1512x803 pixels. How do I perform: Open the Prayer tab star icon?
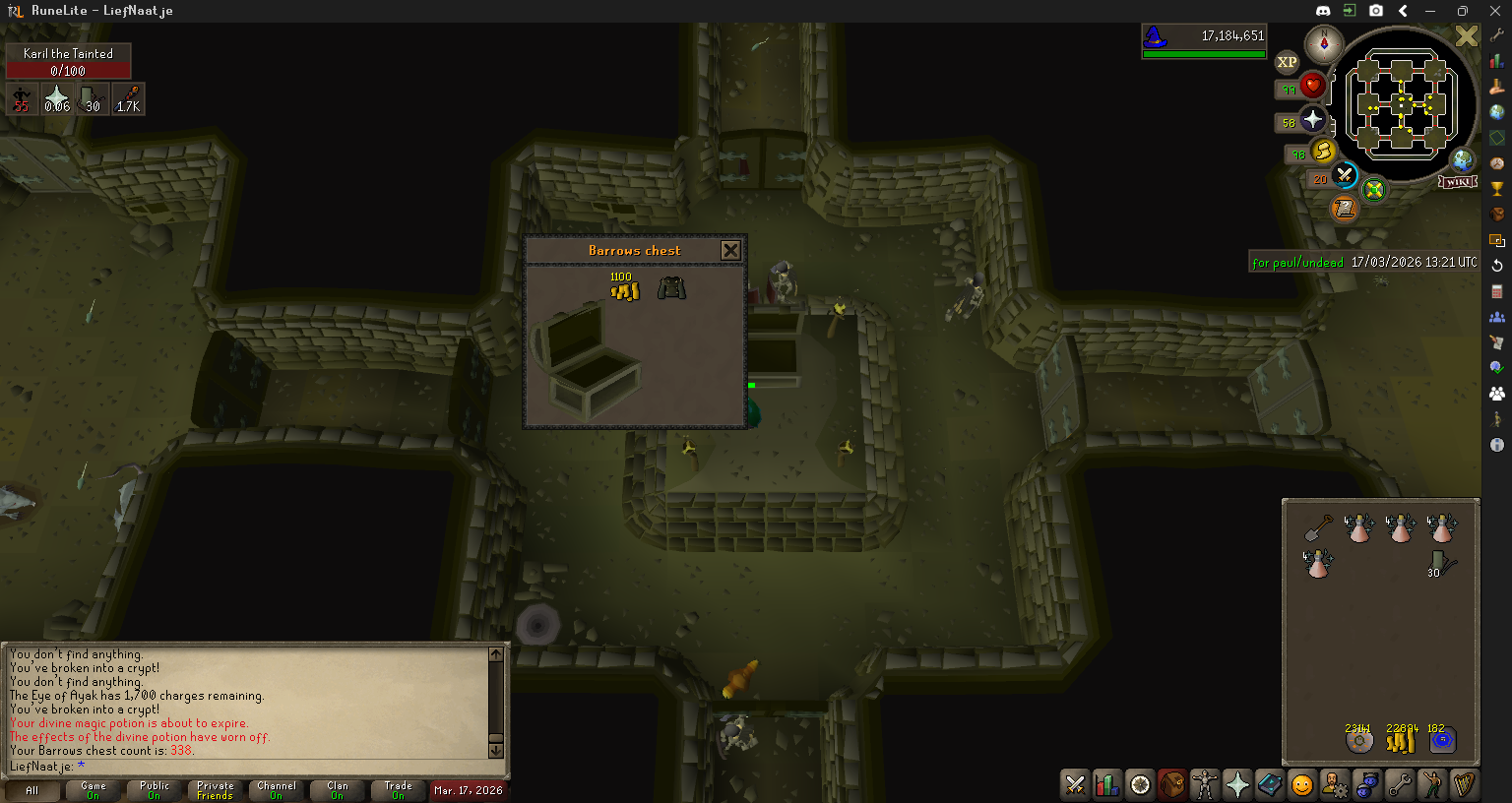click(x=1237, y=784)
